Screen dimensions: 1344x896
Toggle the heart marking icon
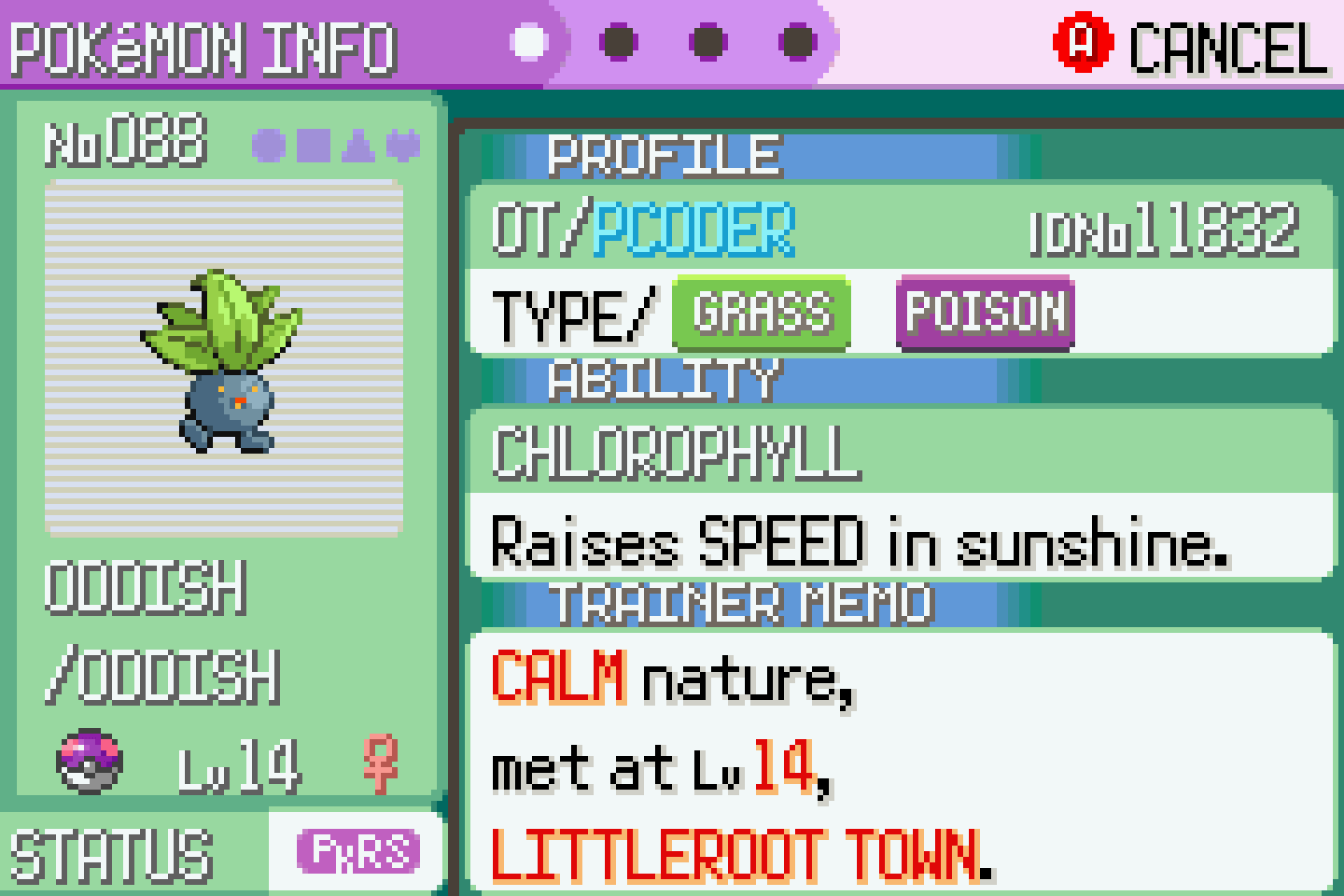(402, 146)
